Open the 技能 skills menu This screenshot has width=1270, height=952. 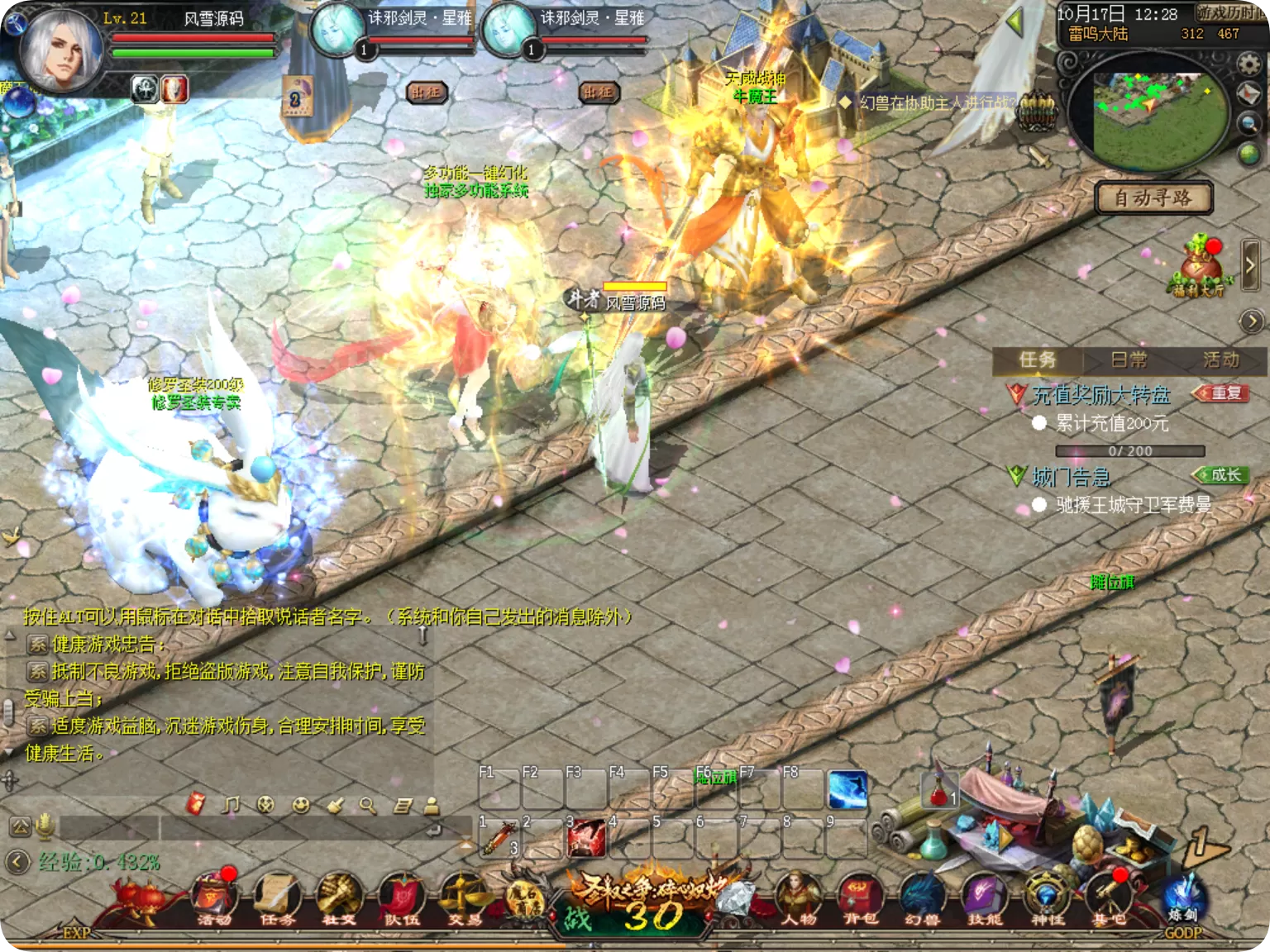(983, 898)
